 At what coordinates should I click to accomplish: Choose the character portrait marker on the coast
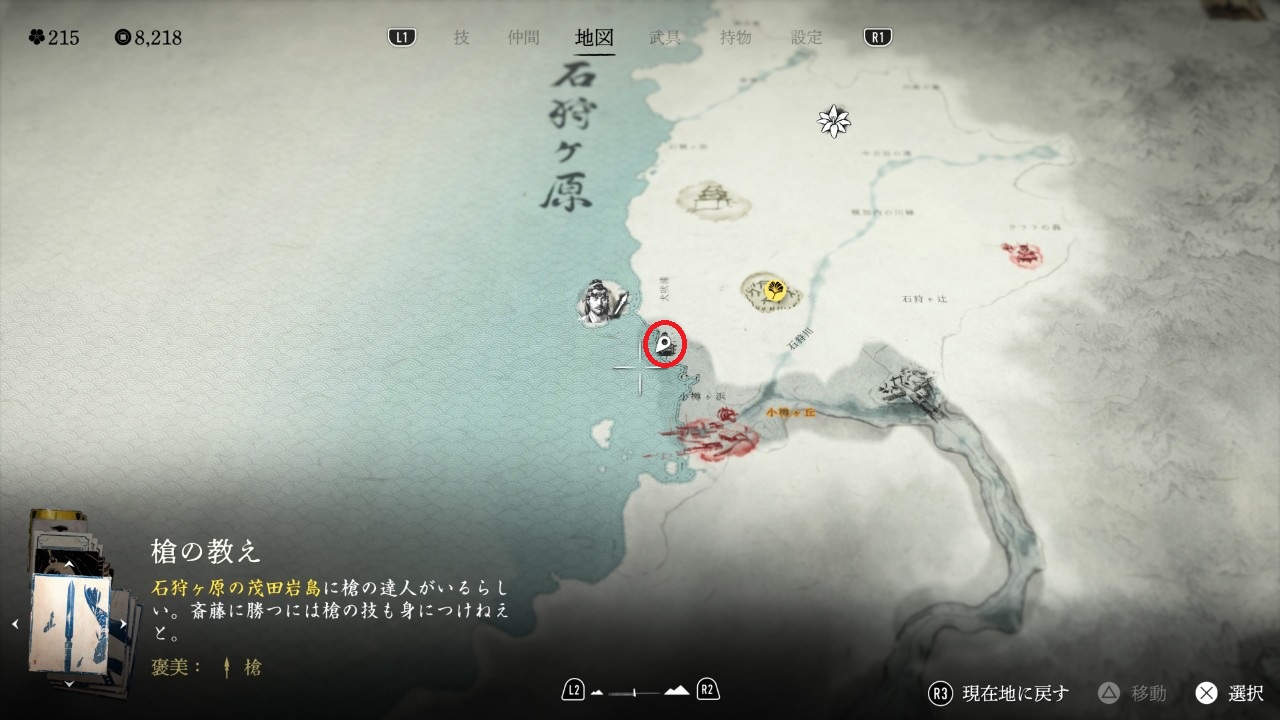(x=602, y=301)
